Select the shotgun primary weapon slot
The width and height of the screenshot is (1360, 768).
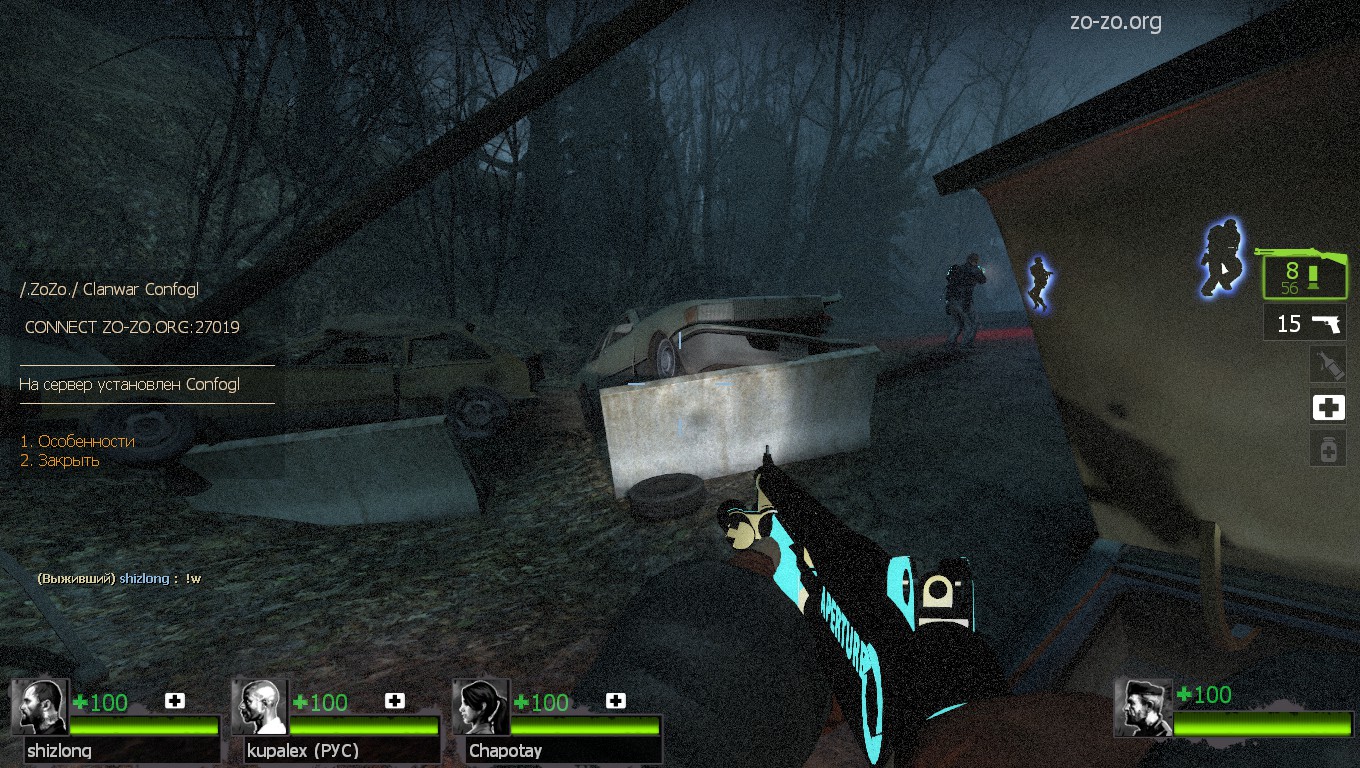tap(1304, 275)
